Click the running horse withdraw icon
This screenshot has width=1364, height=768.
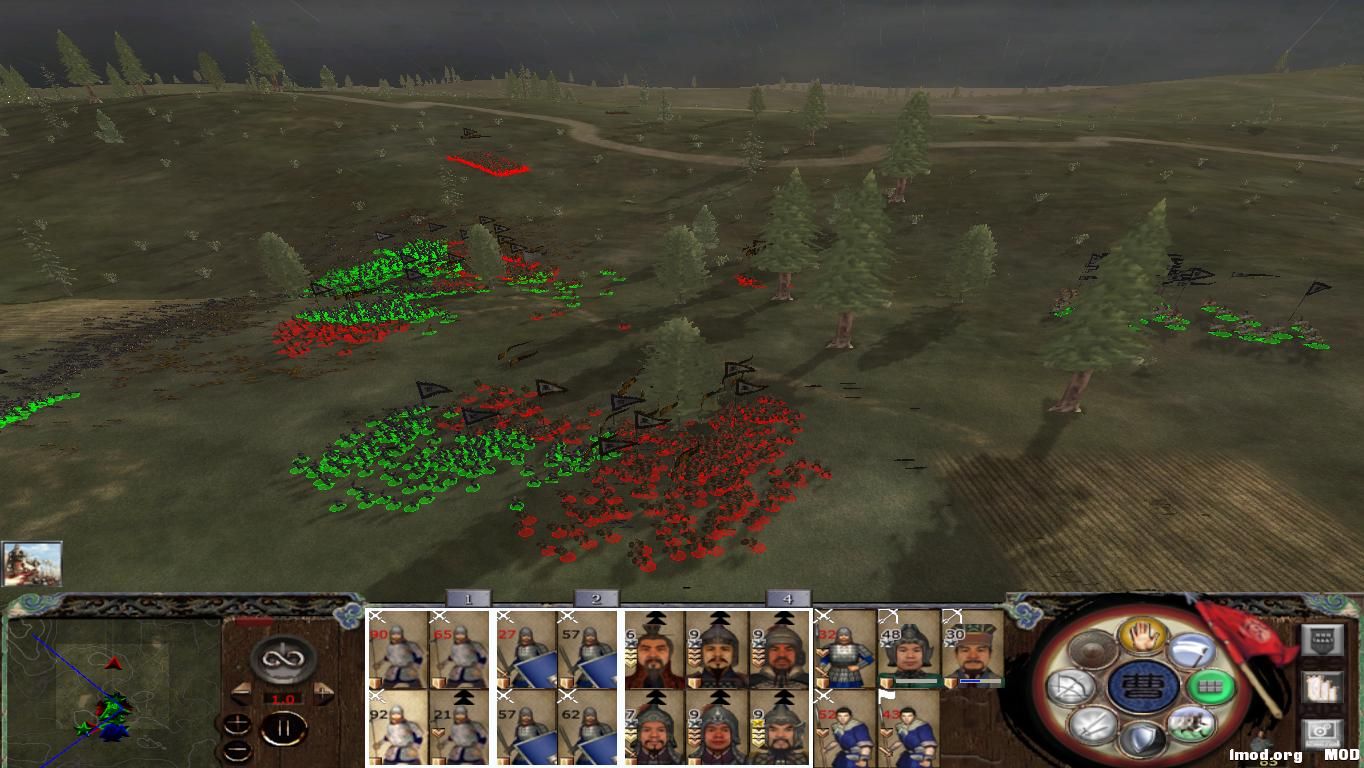[1192, 722]
